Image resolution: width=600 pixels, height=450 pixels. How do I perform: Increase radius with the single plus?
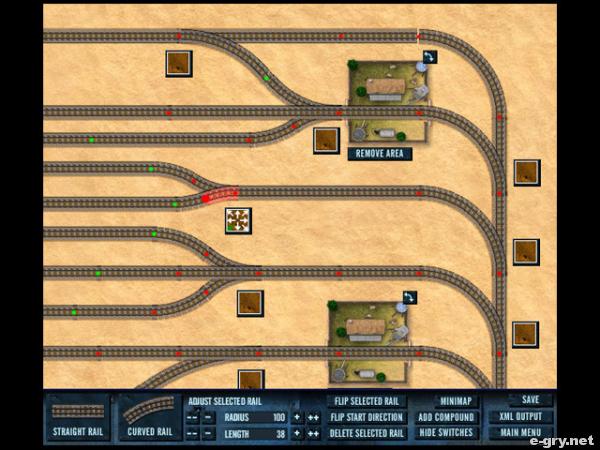click(x=297, y=417)
